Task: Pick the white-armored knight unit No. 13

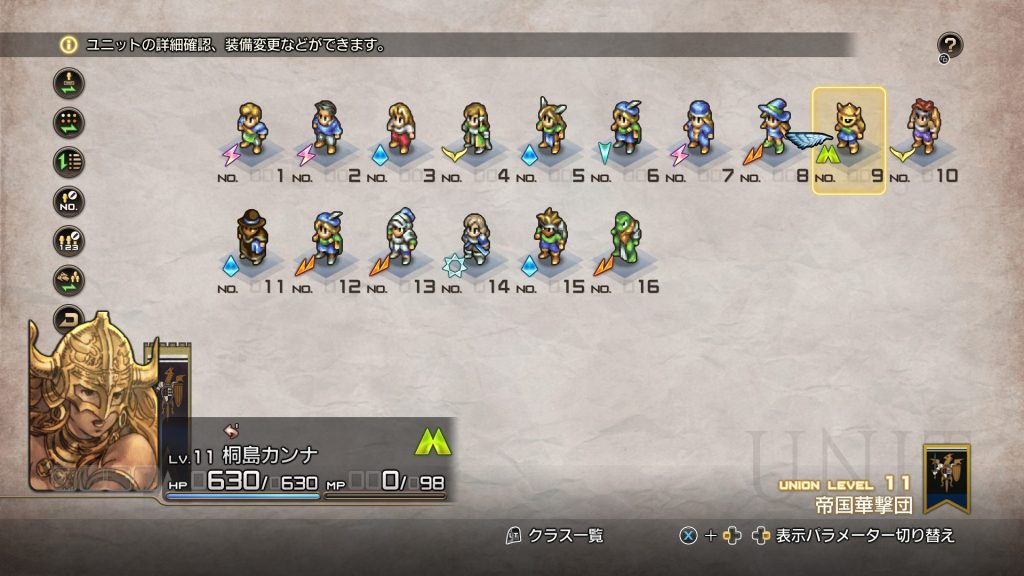Action: pos(401,240)
